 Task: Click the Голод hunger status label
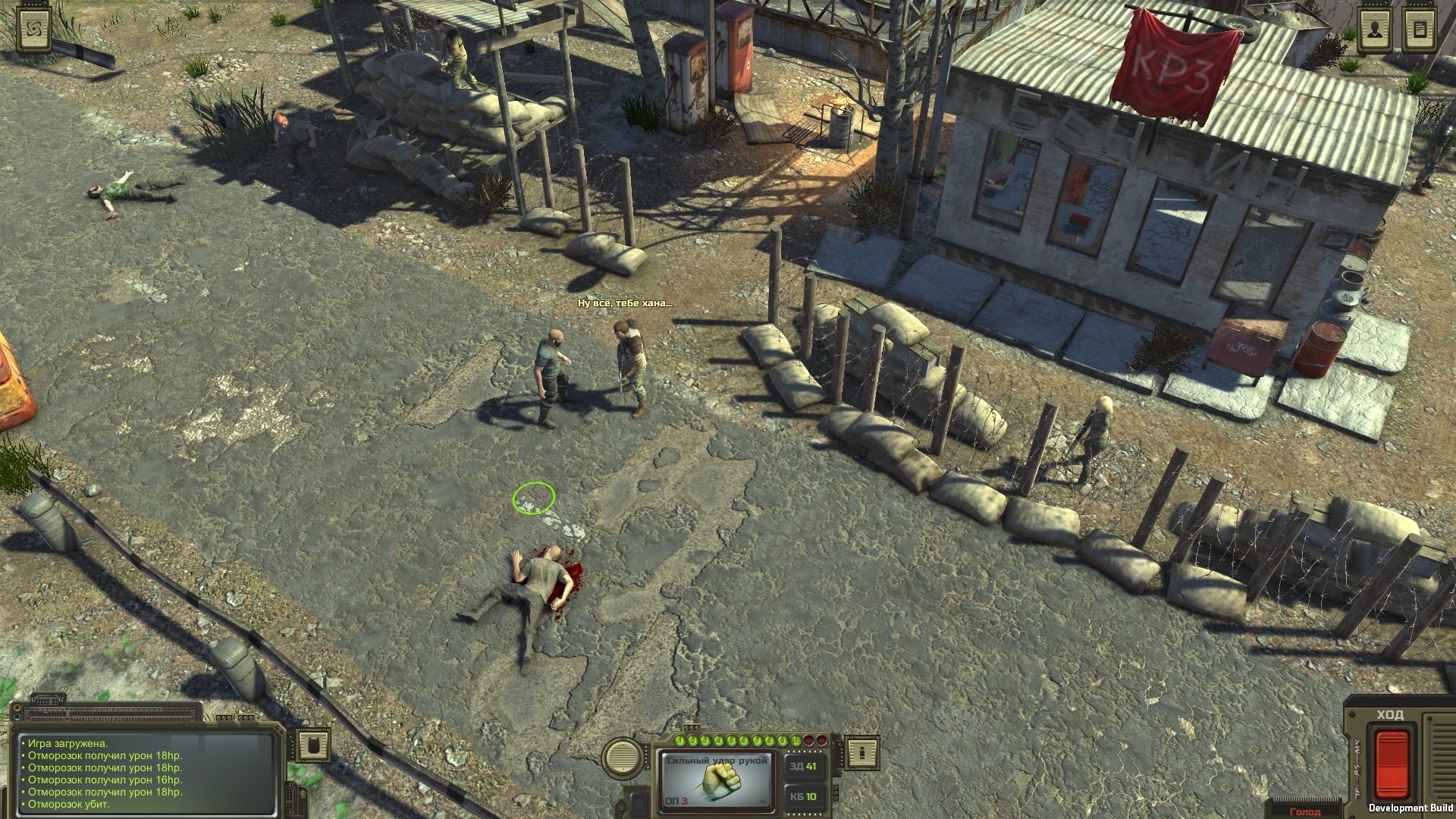1306,811
